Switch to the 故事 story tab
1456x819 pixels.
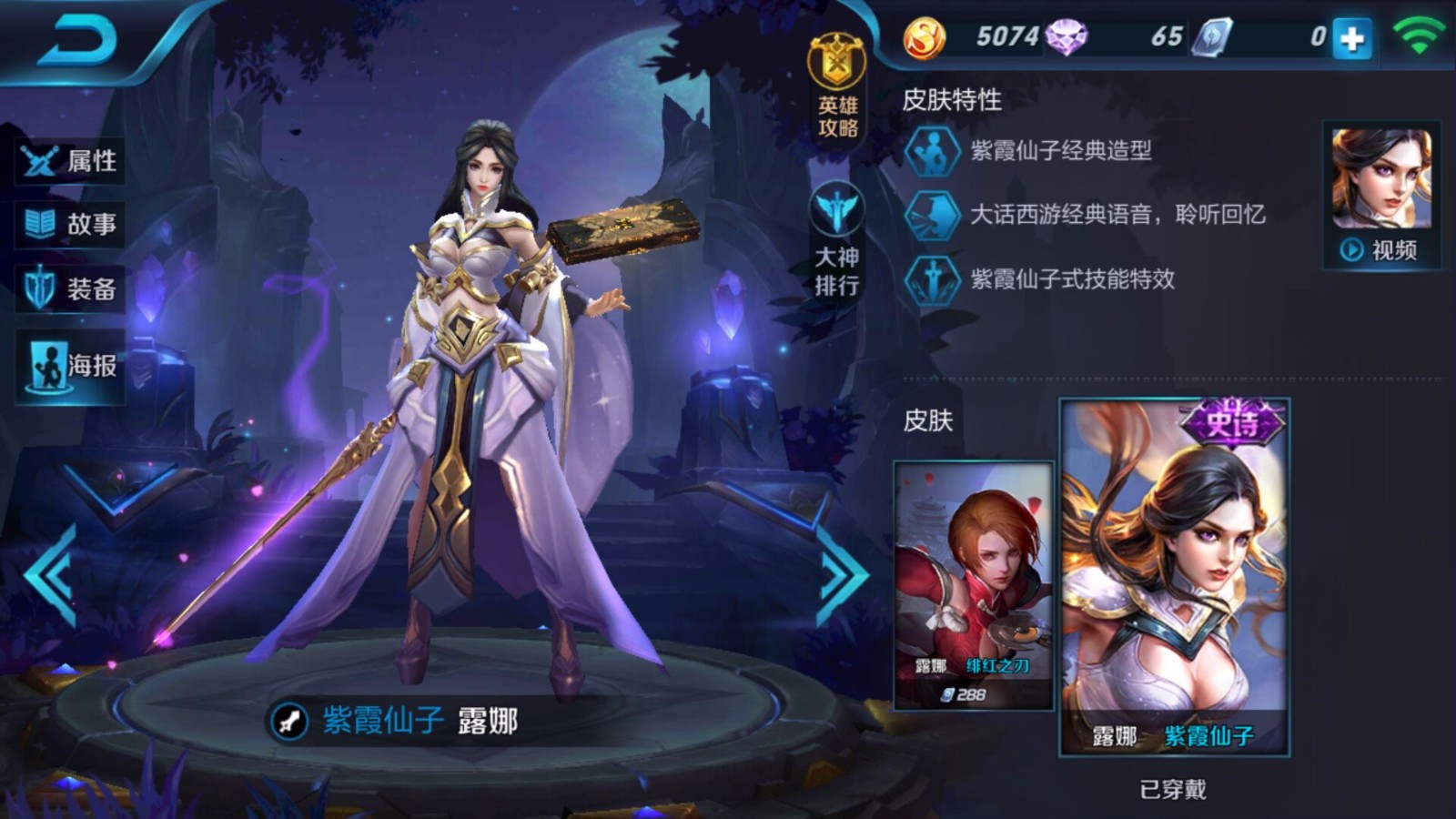(x=68, y=224)
